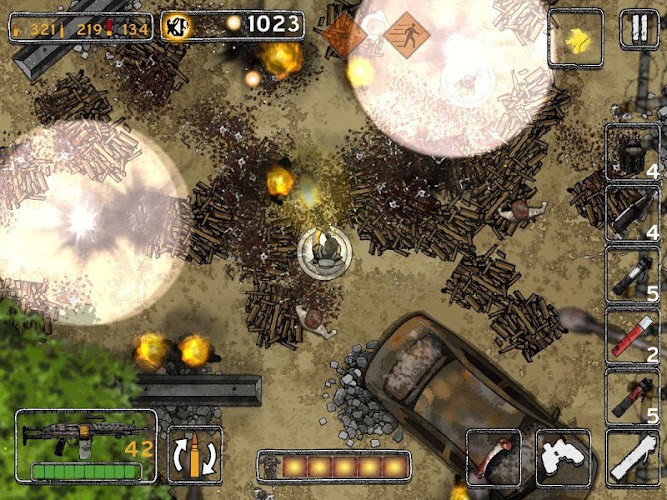Screen dimensions: 667x500
Task: Use the red dynamite stick item
Action: point(634,336)
